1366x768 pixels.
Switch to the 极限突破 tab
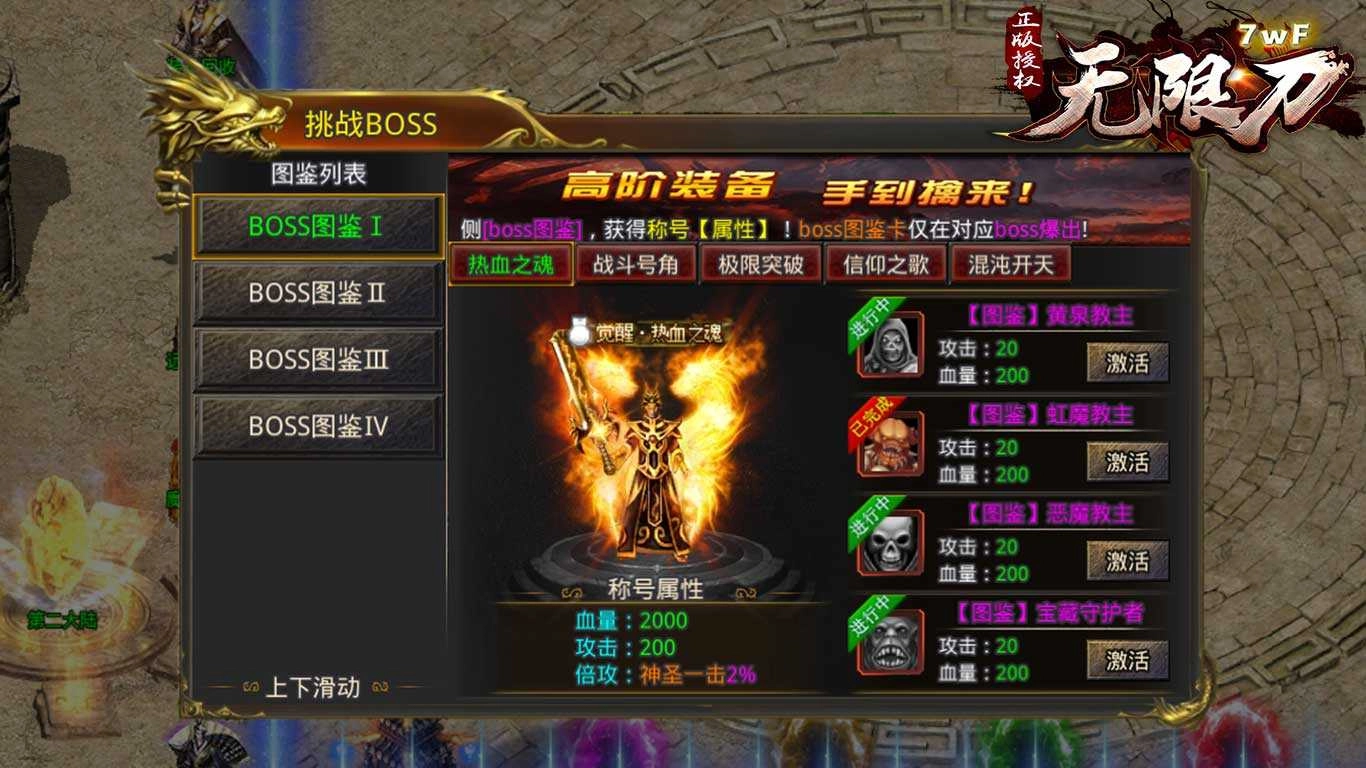[761, 265]
